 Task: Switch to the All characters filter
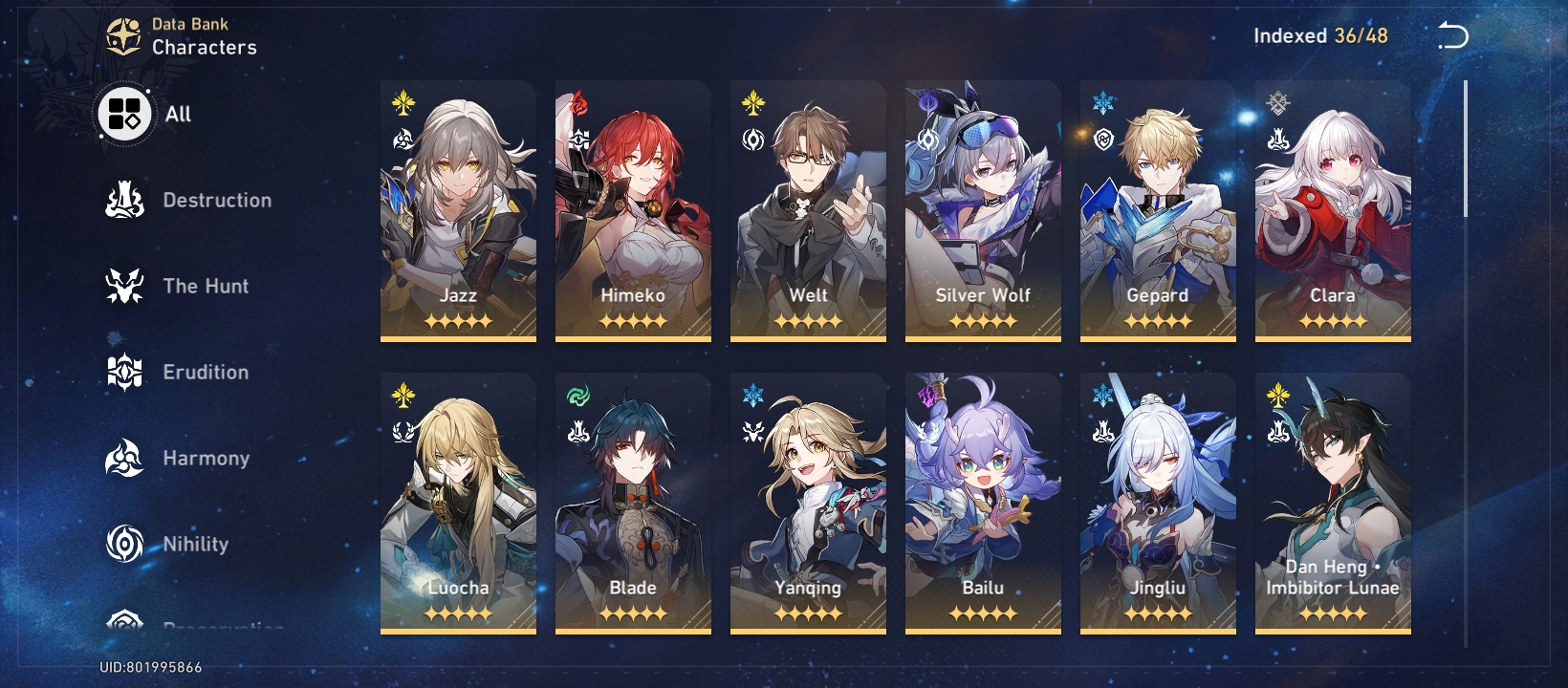click(x=123, y=114)
